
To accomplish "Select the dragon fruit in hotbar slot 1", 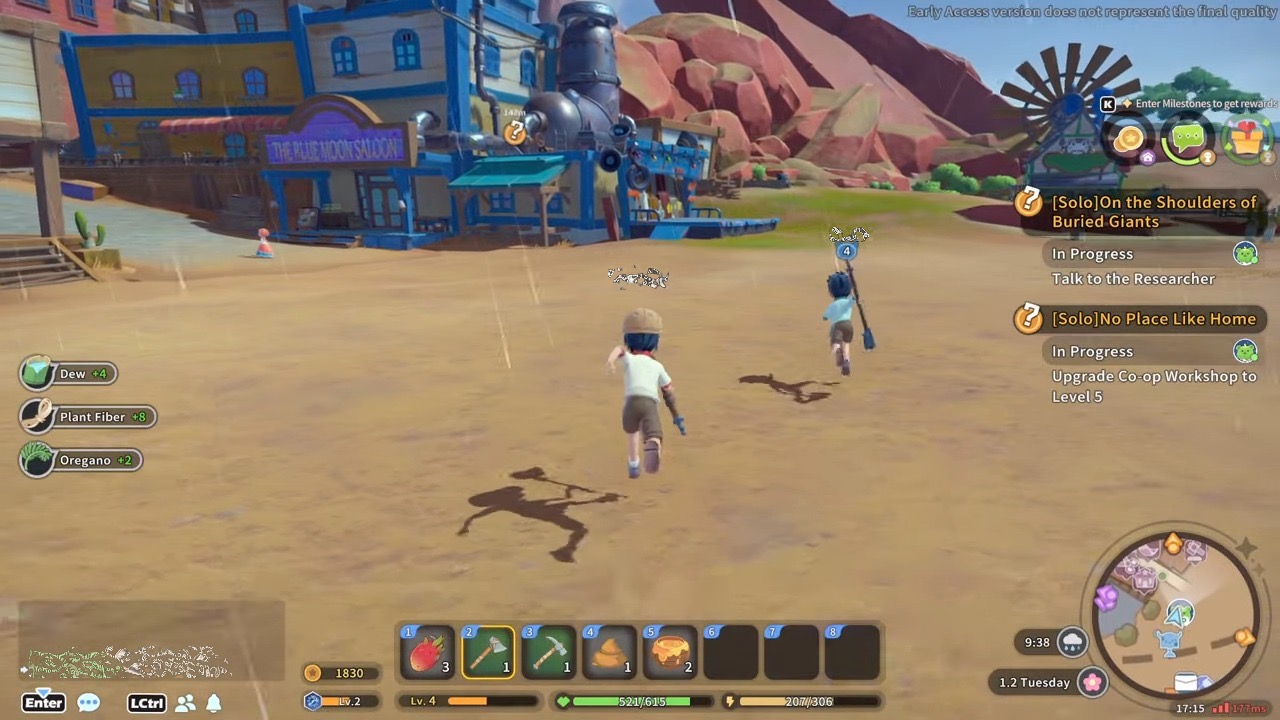I will 427,652.
